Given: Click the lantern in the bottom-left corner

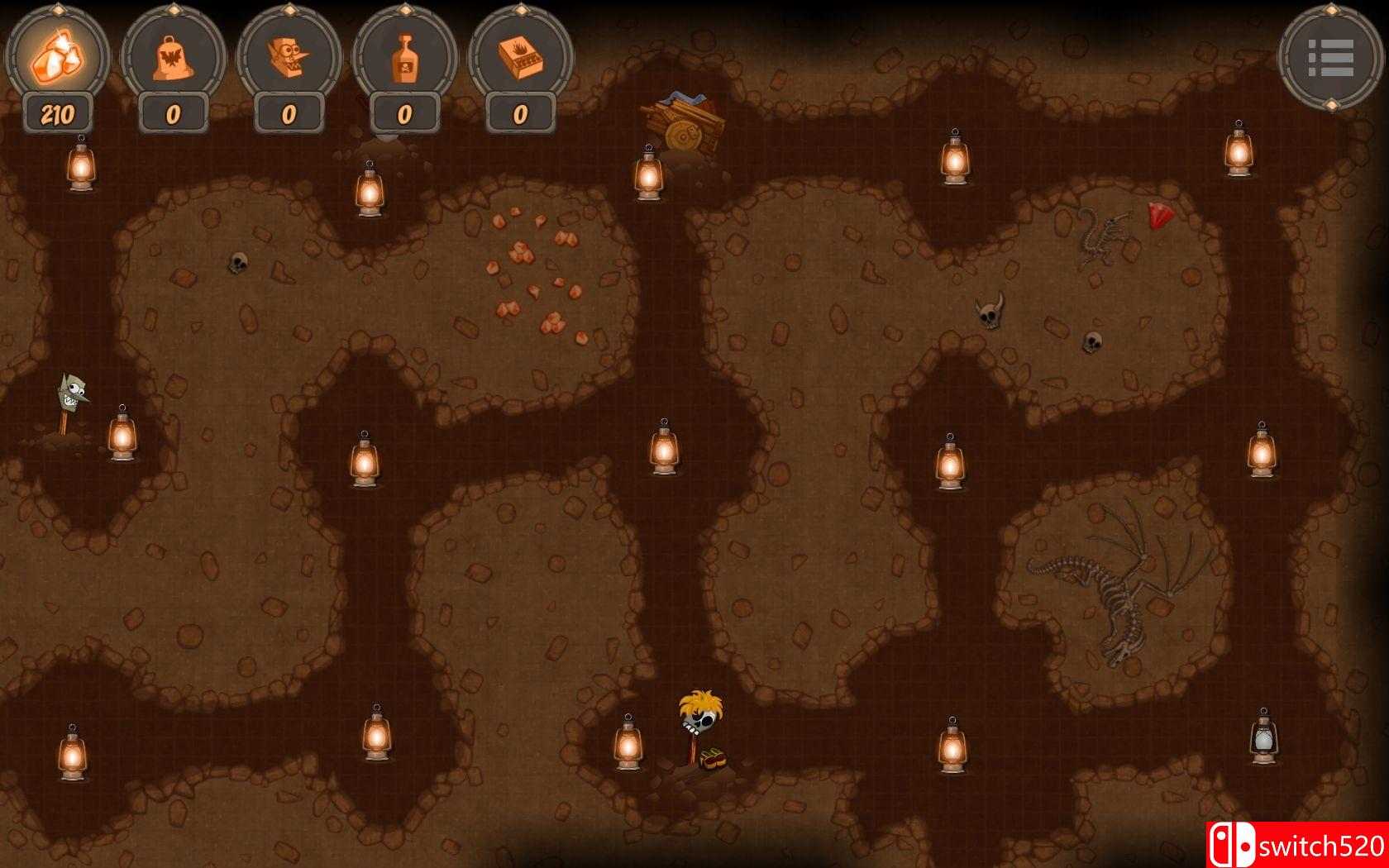Looking at the screenshot, I should (73, 755).
